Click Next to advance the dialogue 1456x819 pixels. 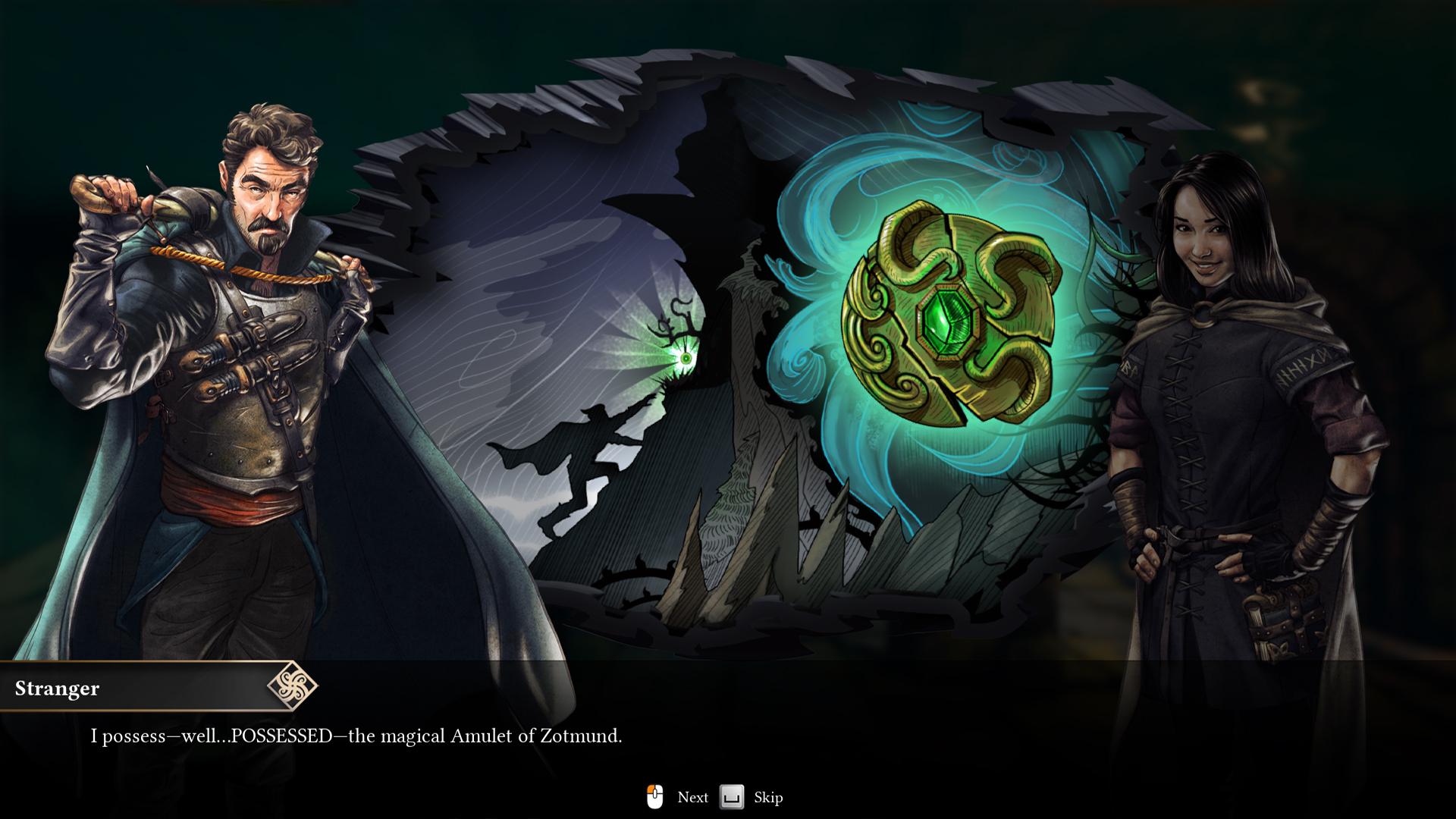(x=692, y=797)
